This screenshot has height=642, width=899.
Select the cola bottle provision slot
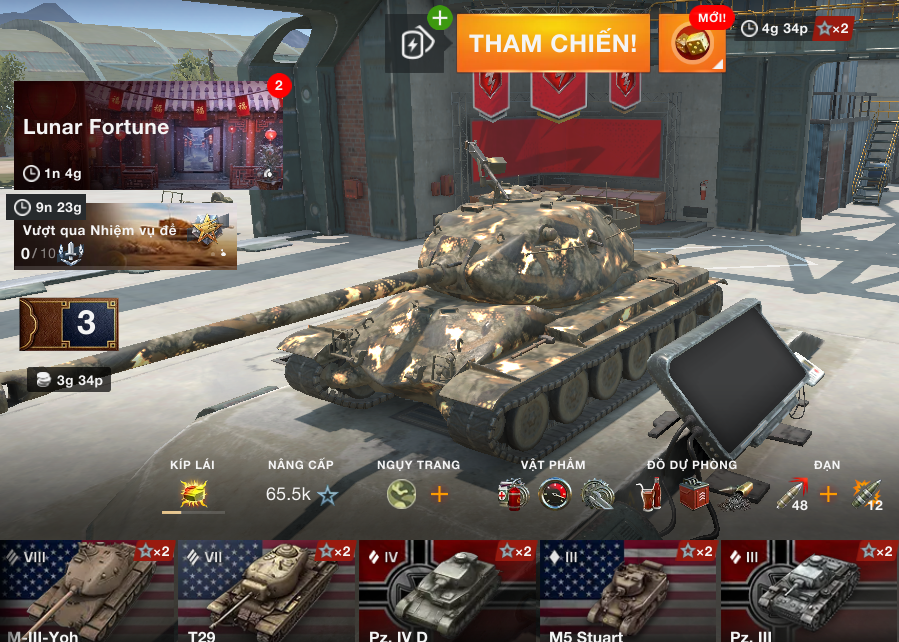649,493
